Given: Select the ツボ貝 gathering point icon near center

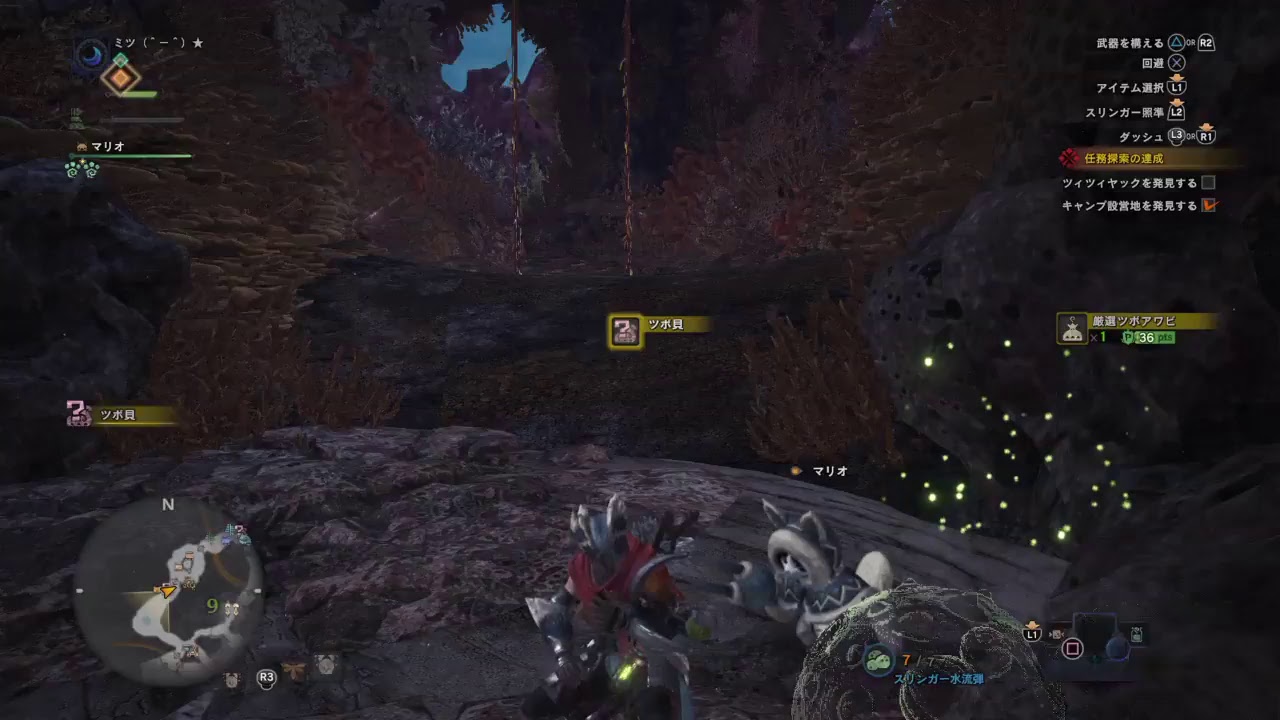Looking at the screenshot, I should click(626, 331).
